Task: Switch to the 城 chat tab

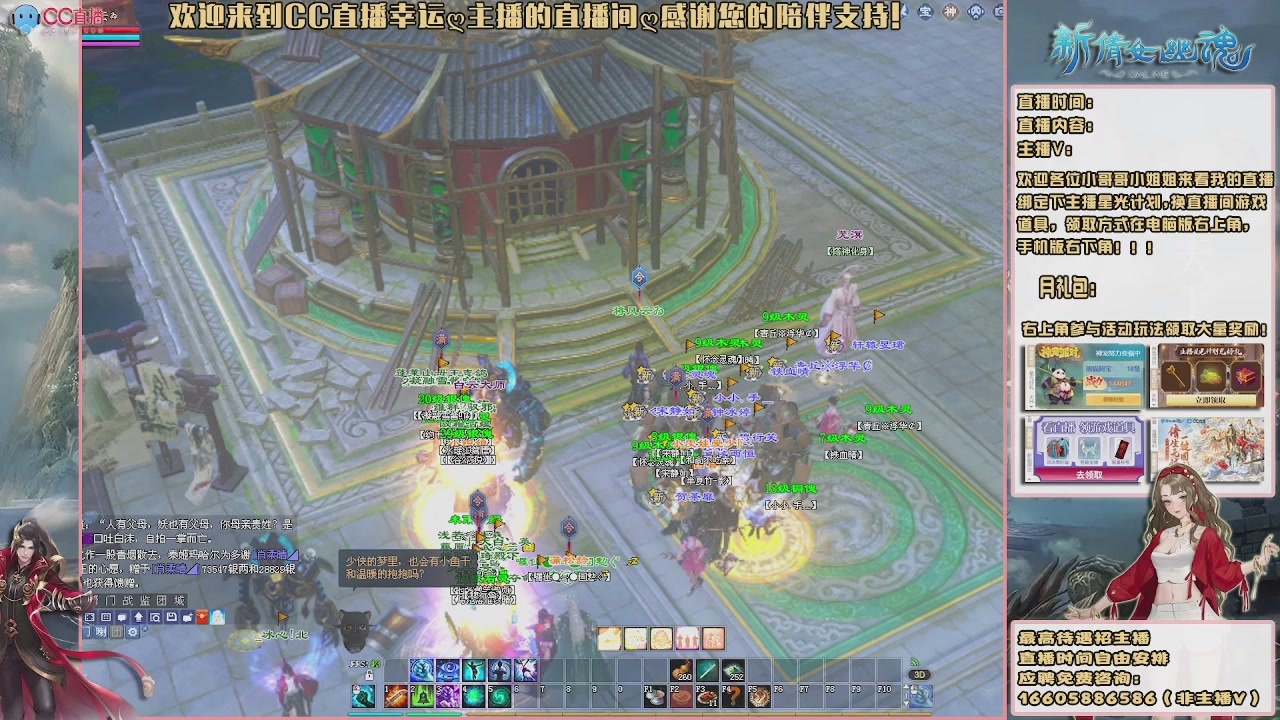Action: click(180, 600)
